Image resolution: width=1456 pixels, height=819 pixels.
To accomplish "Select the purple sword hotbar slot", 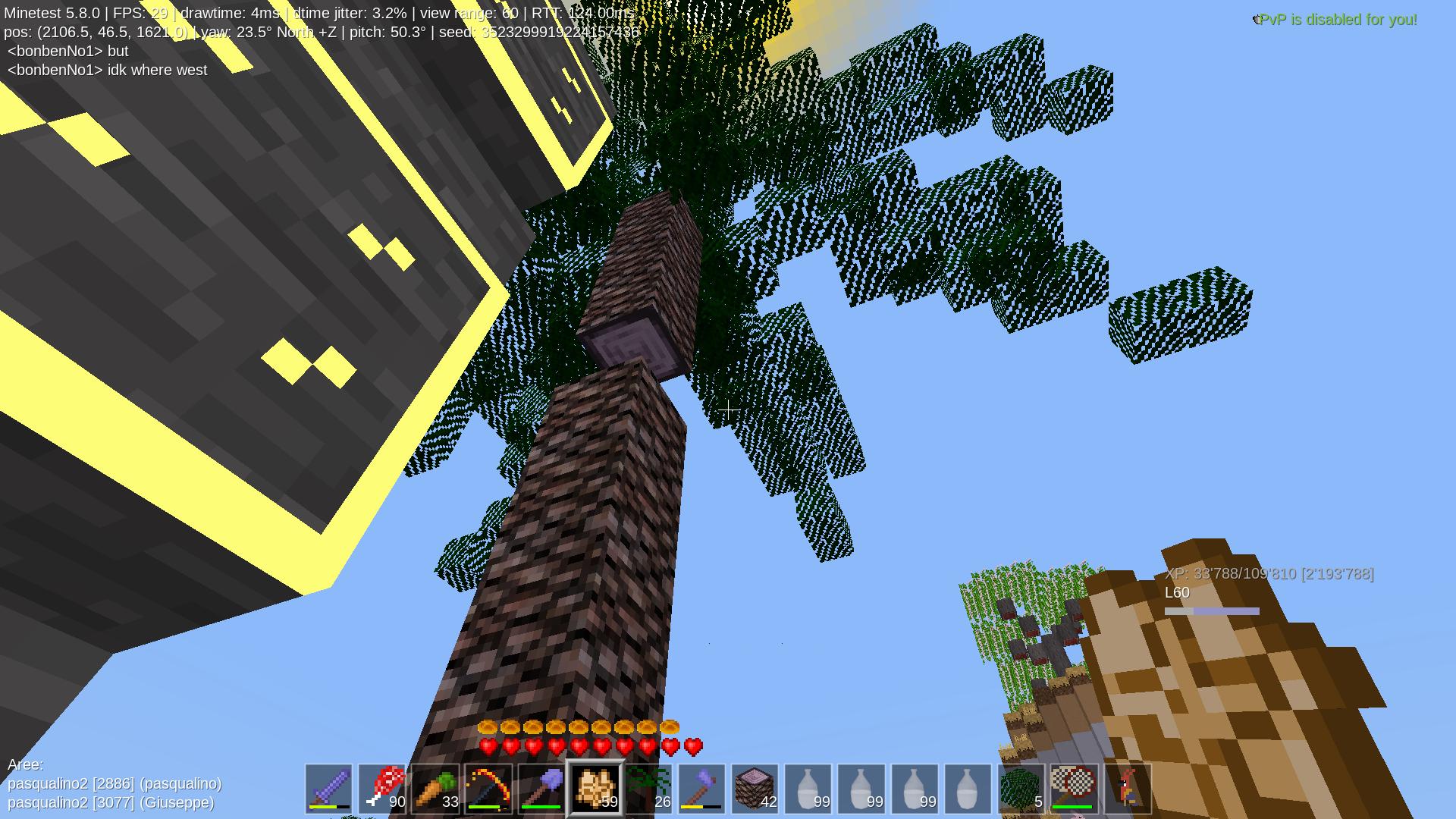I will (x=328, y=789).
